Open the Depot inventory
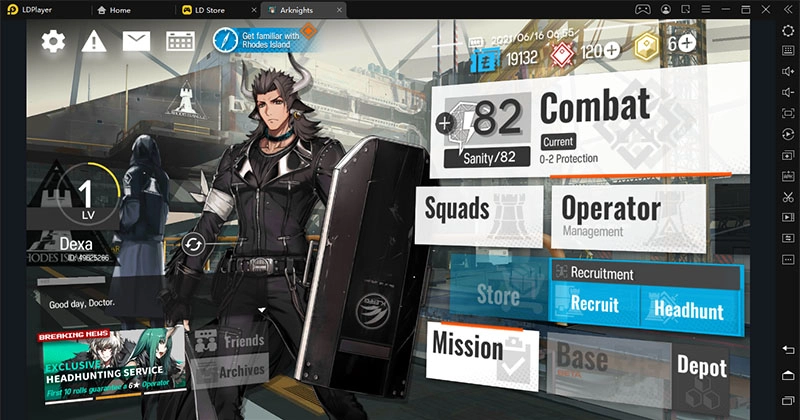The height and width of the screenshot is (420, 800). (x=701, y=365)
